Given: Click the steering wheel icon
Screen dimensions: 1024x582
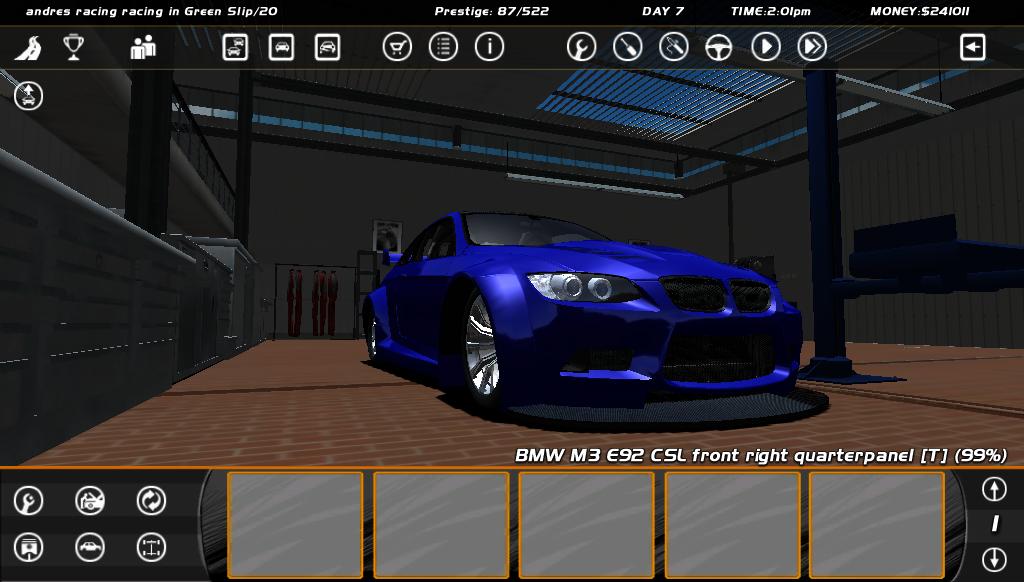Looking at the screenshot, I should pyautogui.click(x=719, y=47).
